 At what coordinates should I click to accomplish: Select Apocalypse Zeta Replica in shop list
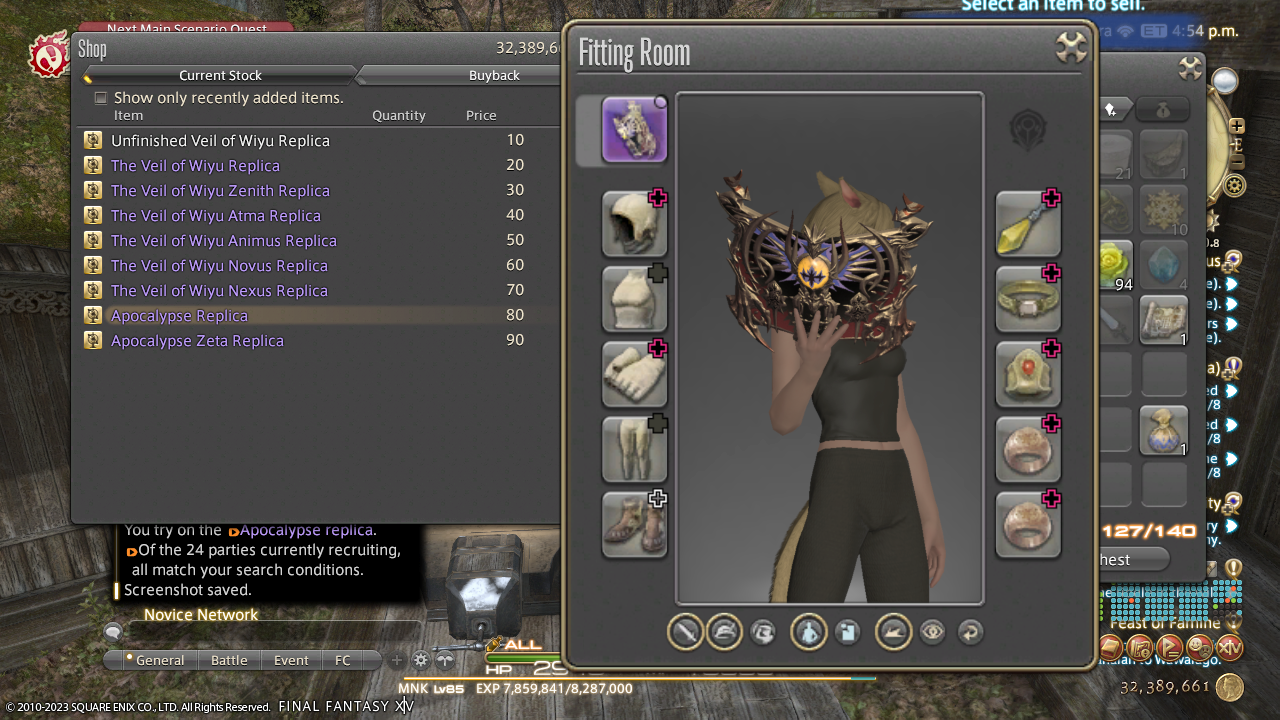tap(197, 341)
